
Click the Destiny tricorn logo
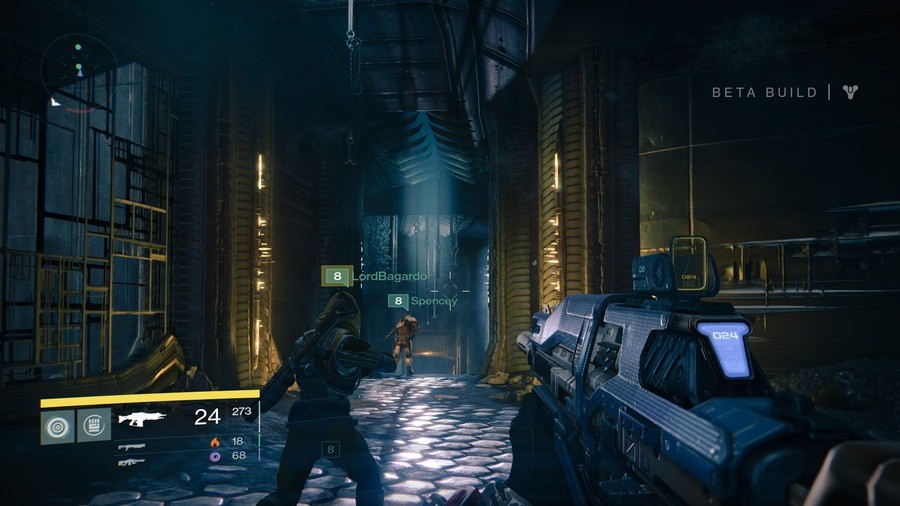(x=850, y=92)
